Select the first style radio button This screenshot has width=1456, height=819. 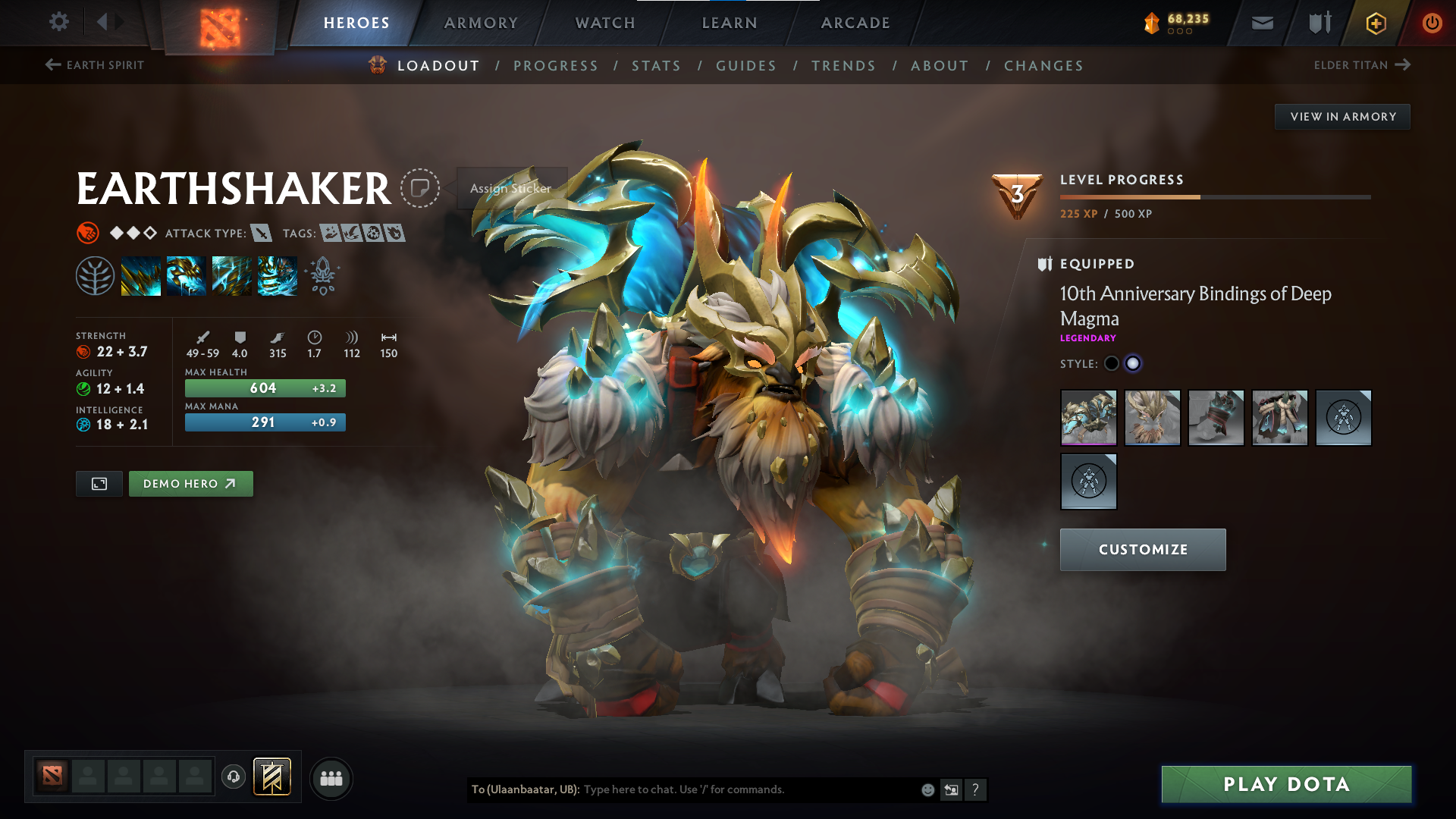tap(1111, 363)
